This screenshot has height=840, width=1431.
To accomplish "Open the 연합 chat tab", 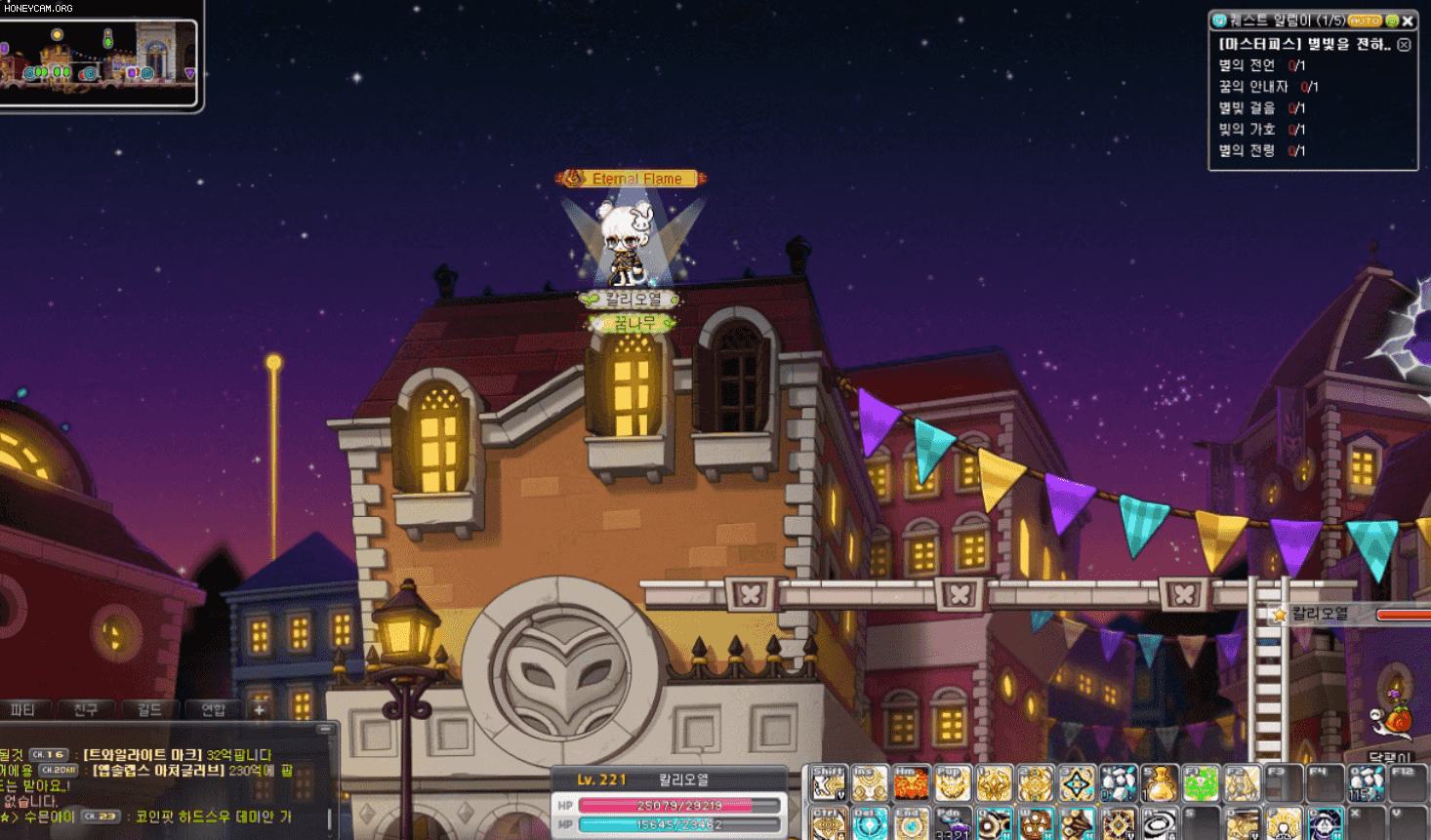I will (213, 709).
